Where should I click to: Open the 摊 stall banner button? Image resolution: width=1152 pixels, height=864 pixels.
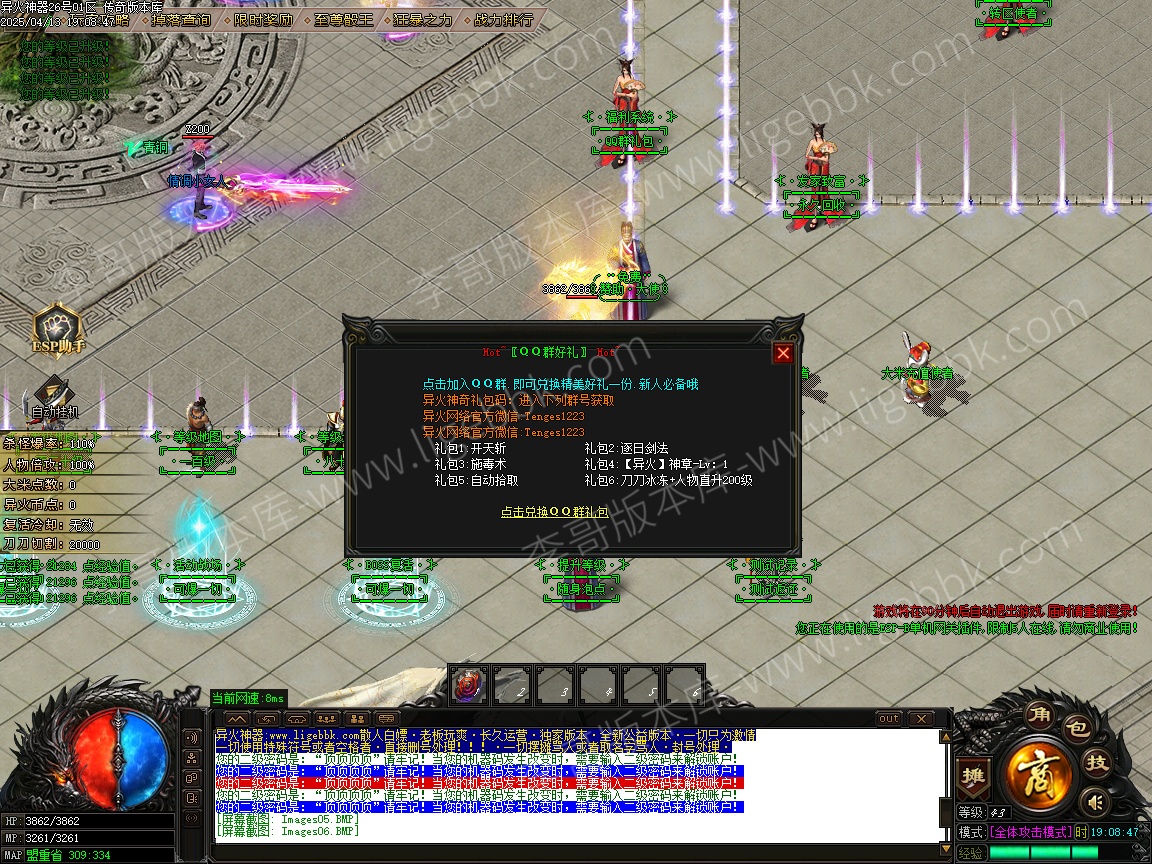(972, 775)
